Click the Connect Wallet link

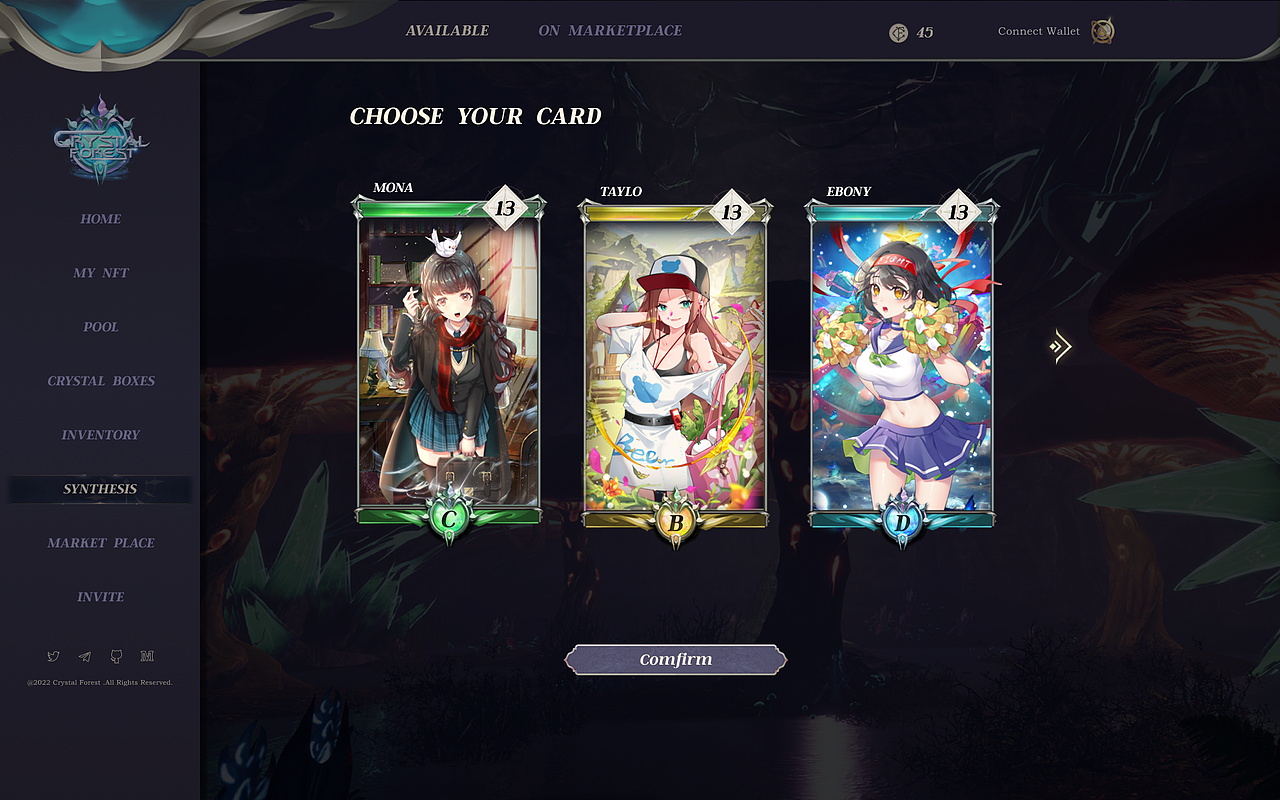click(x=1038, y=31)
